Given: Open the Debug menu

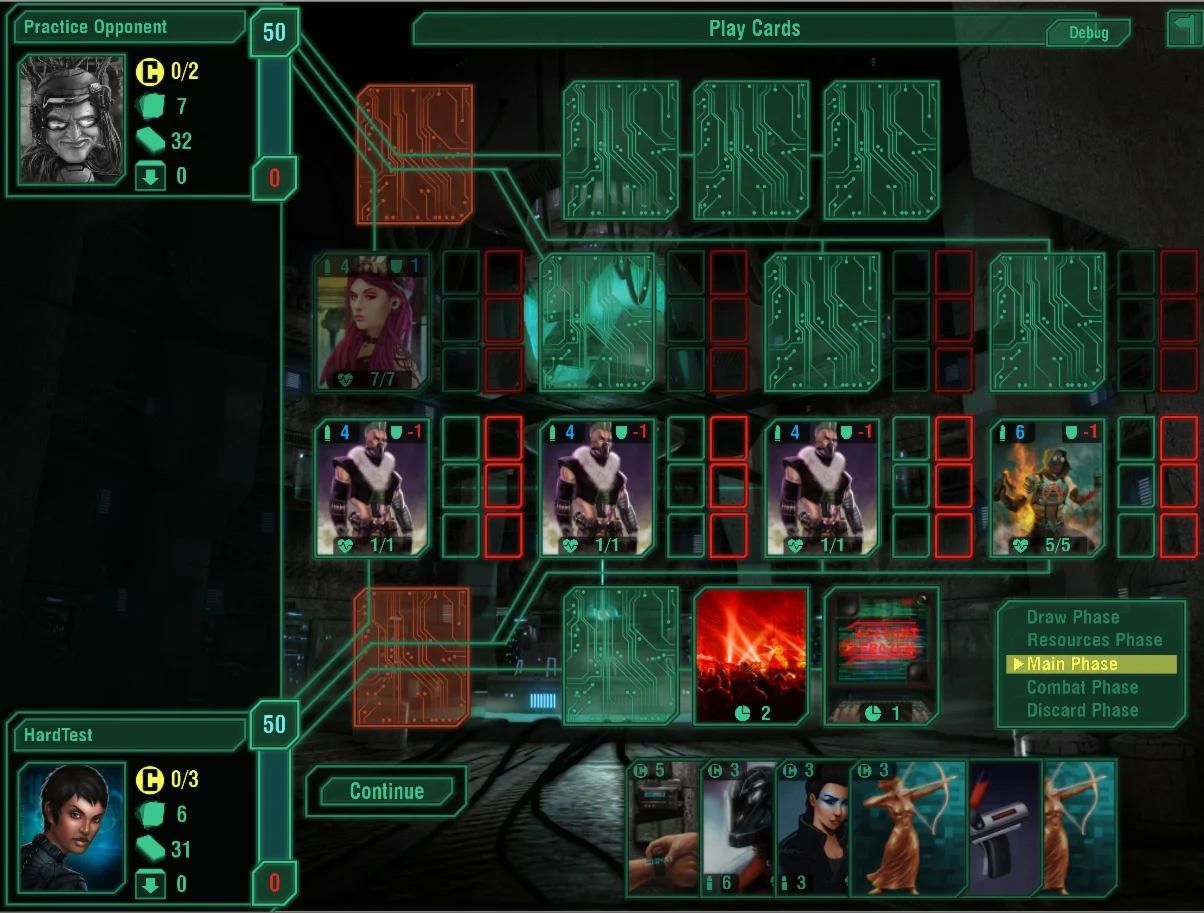Looking at the screenshot, I should click(1088, 33).
